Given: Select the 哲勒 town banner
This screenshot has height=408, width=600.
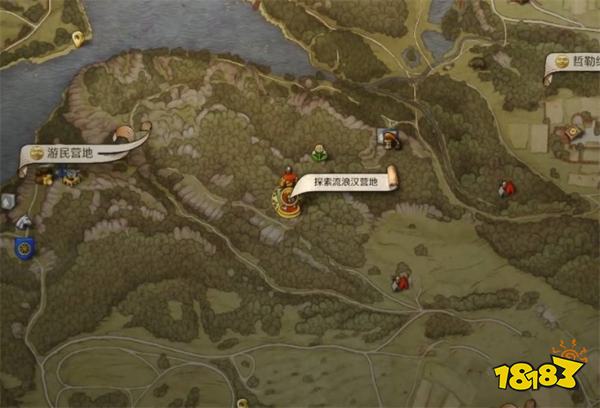Looking at the screenshot, I should (576, 62).
